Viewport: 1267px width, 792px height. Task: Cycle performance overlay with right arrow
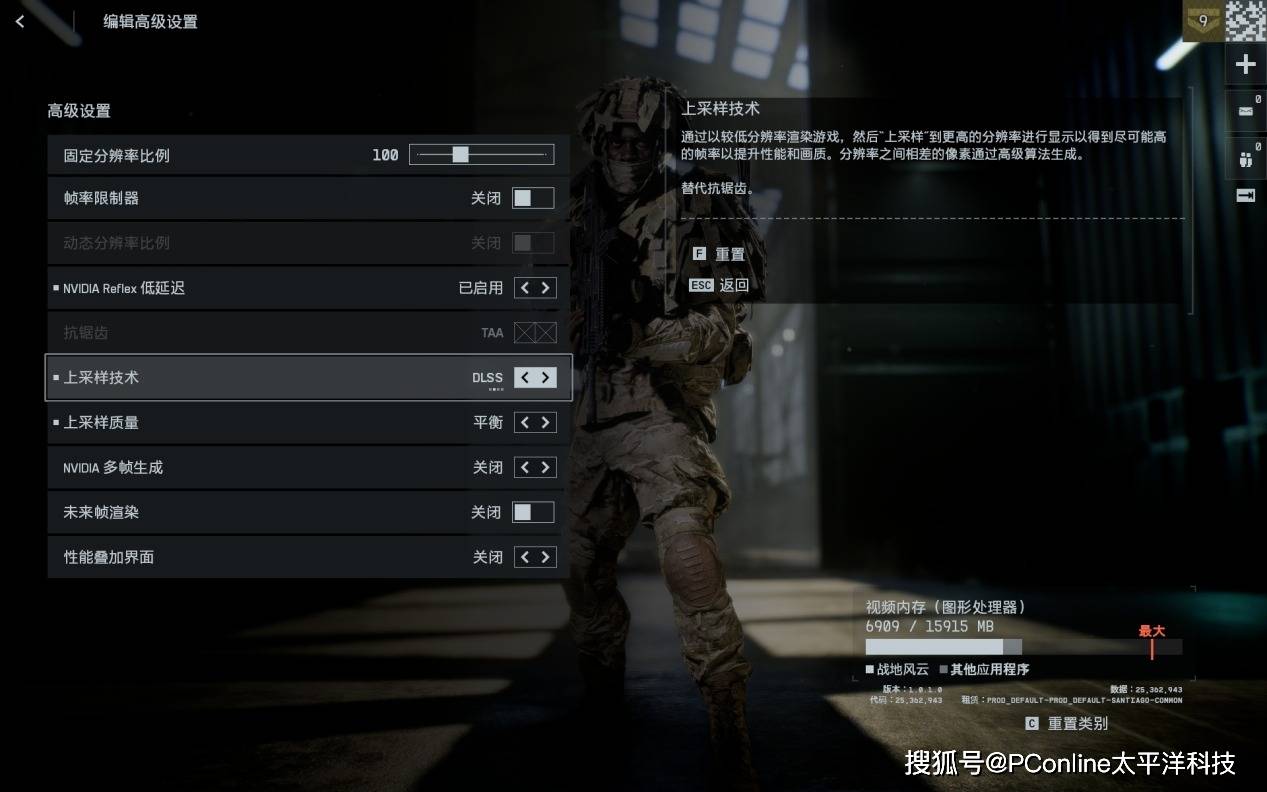546,557
